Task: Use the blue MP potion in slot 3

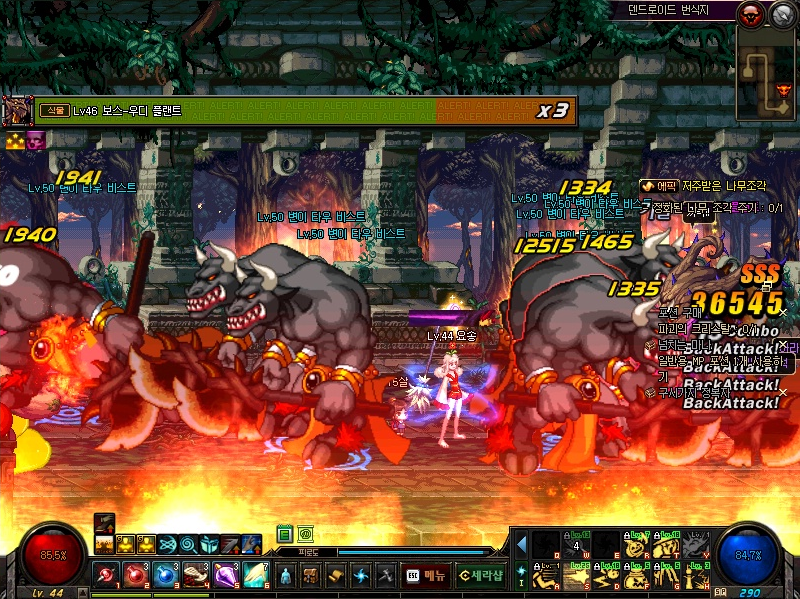Action: pyautogui.click(x=165, y=575)
